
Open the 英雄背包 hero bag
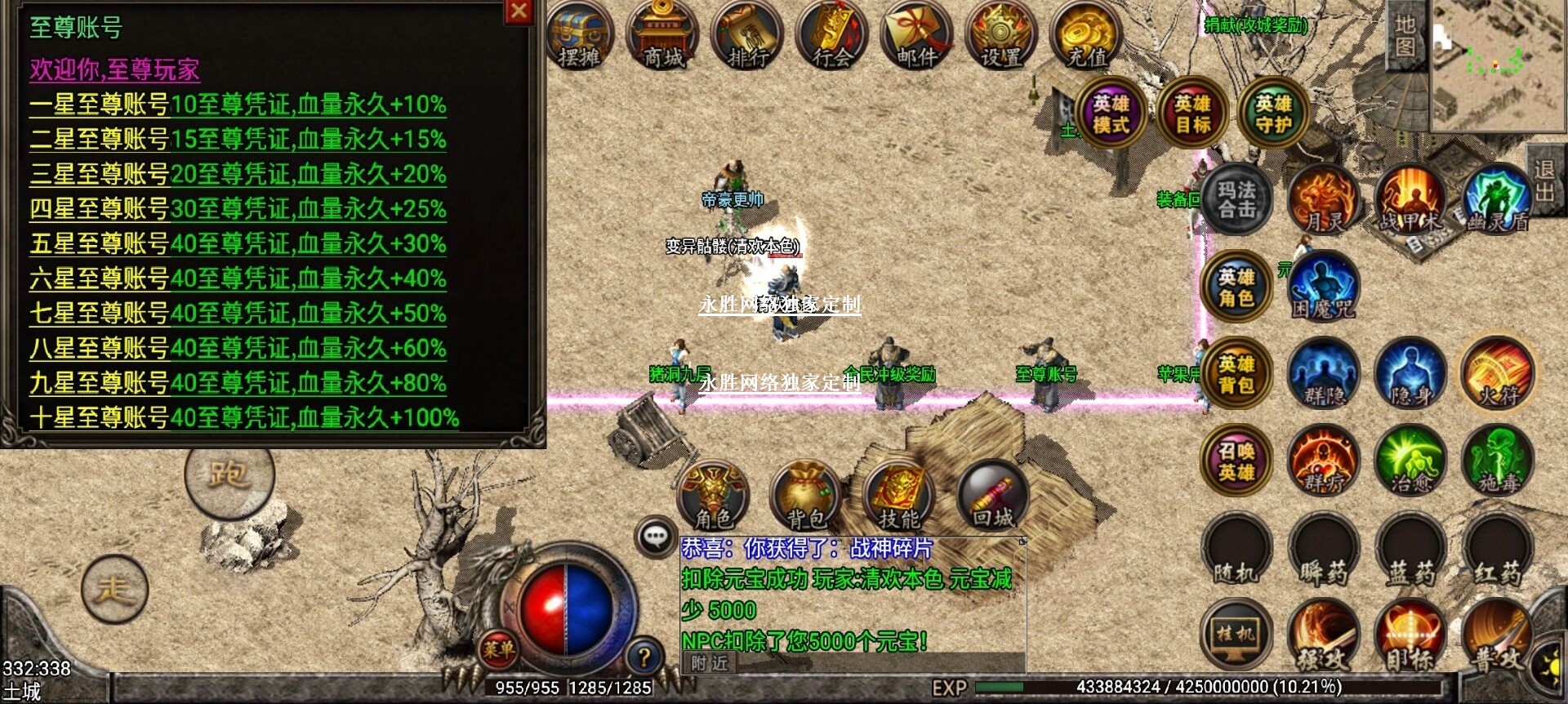[1236, 373]
